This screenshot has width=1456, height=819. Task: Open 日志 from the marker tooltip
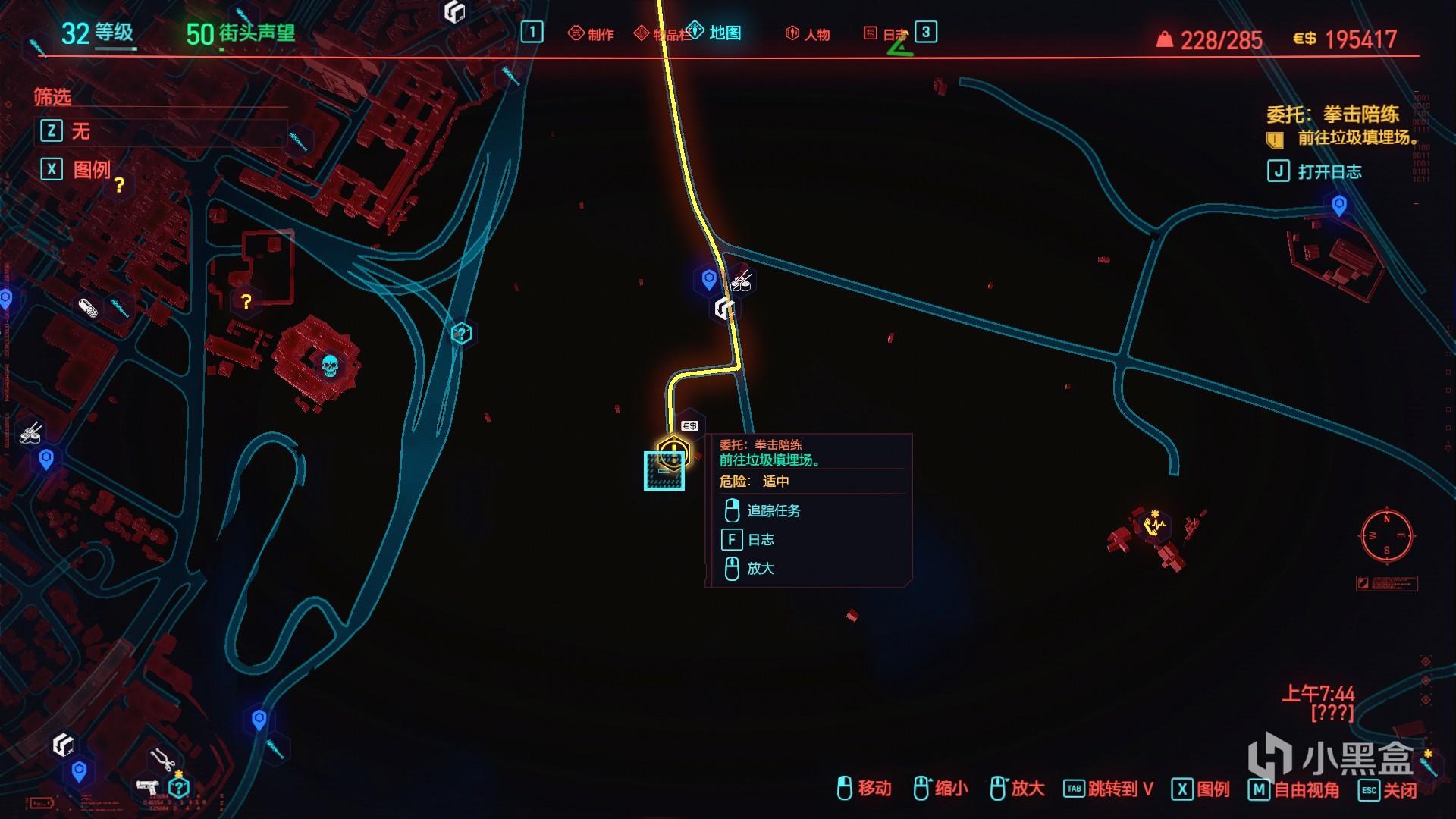pyautogui.click(x=760, y=540)
